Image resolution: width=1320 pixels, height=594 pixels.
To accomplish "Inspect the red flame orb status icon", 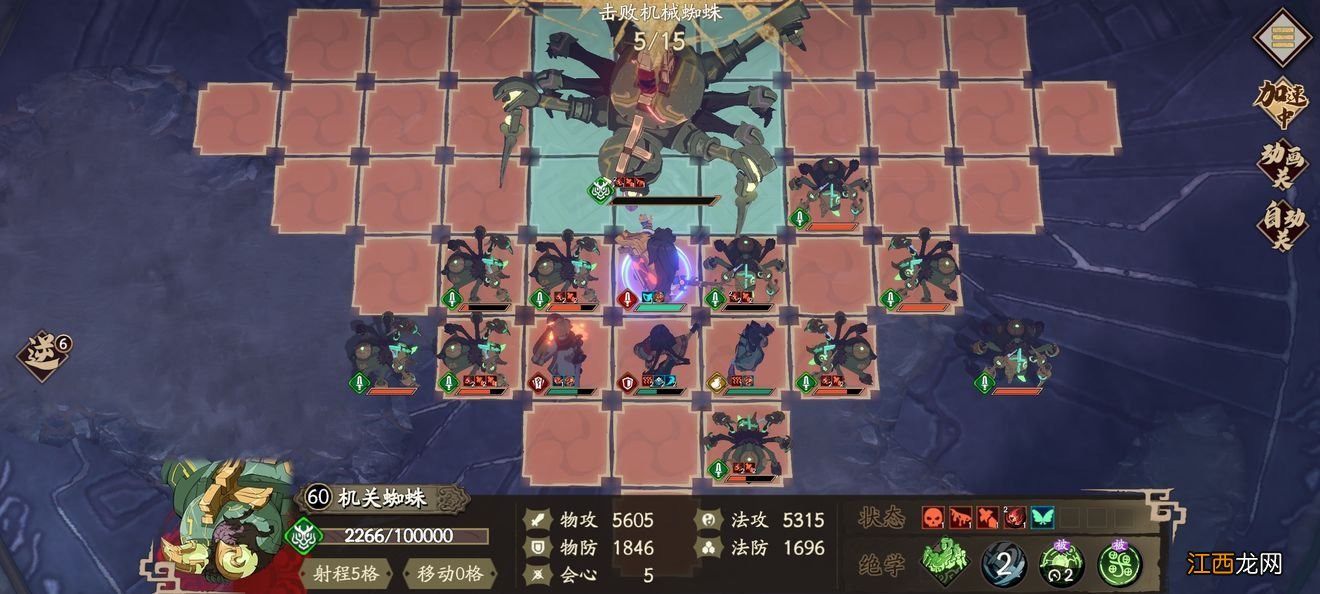I will tap(1015, 518).
